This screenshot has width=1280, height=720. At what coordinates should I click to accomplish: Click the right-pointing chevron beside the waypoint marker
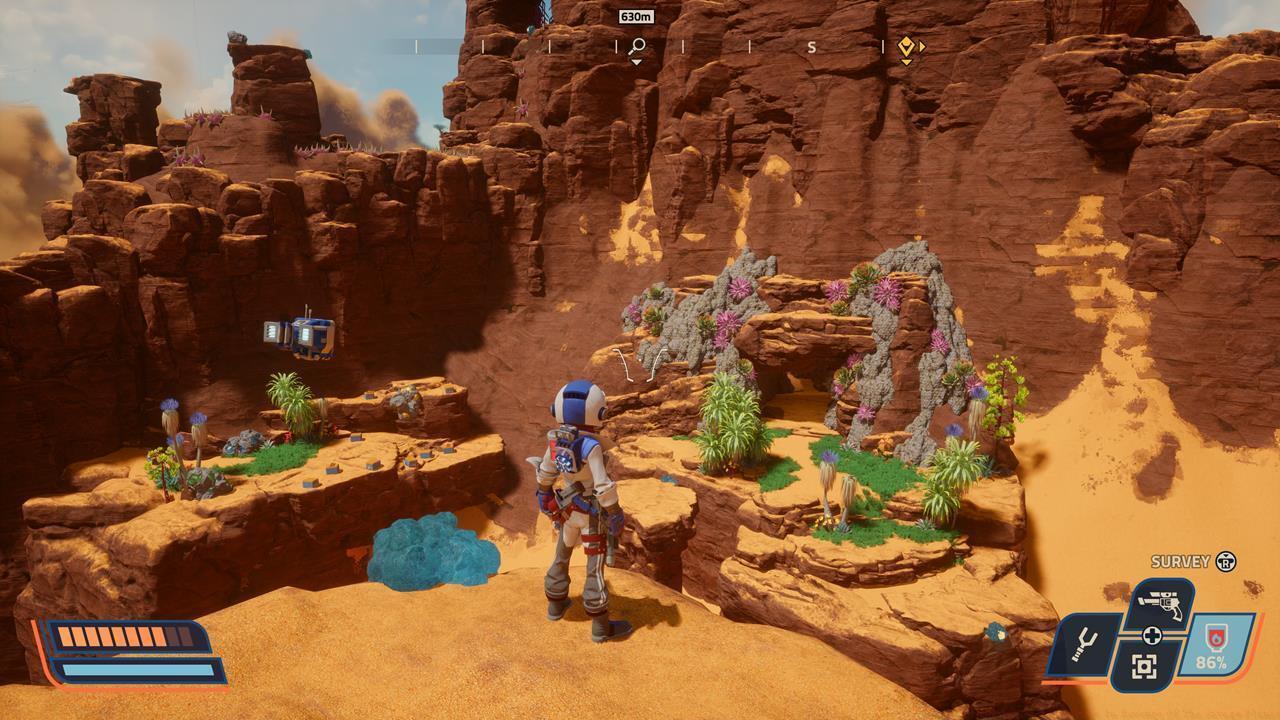click(921, 45)
